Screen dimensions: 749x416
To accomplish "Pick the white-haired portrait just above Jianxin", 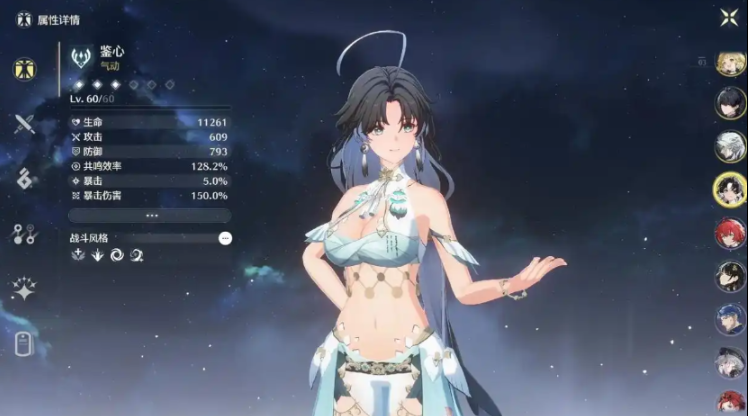I will (730, 147).
